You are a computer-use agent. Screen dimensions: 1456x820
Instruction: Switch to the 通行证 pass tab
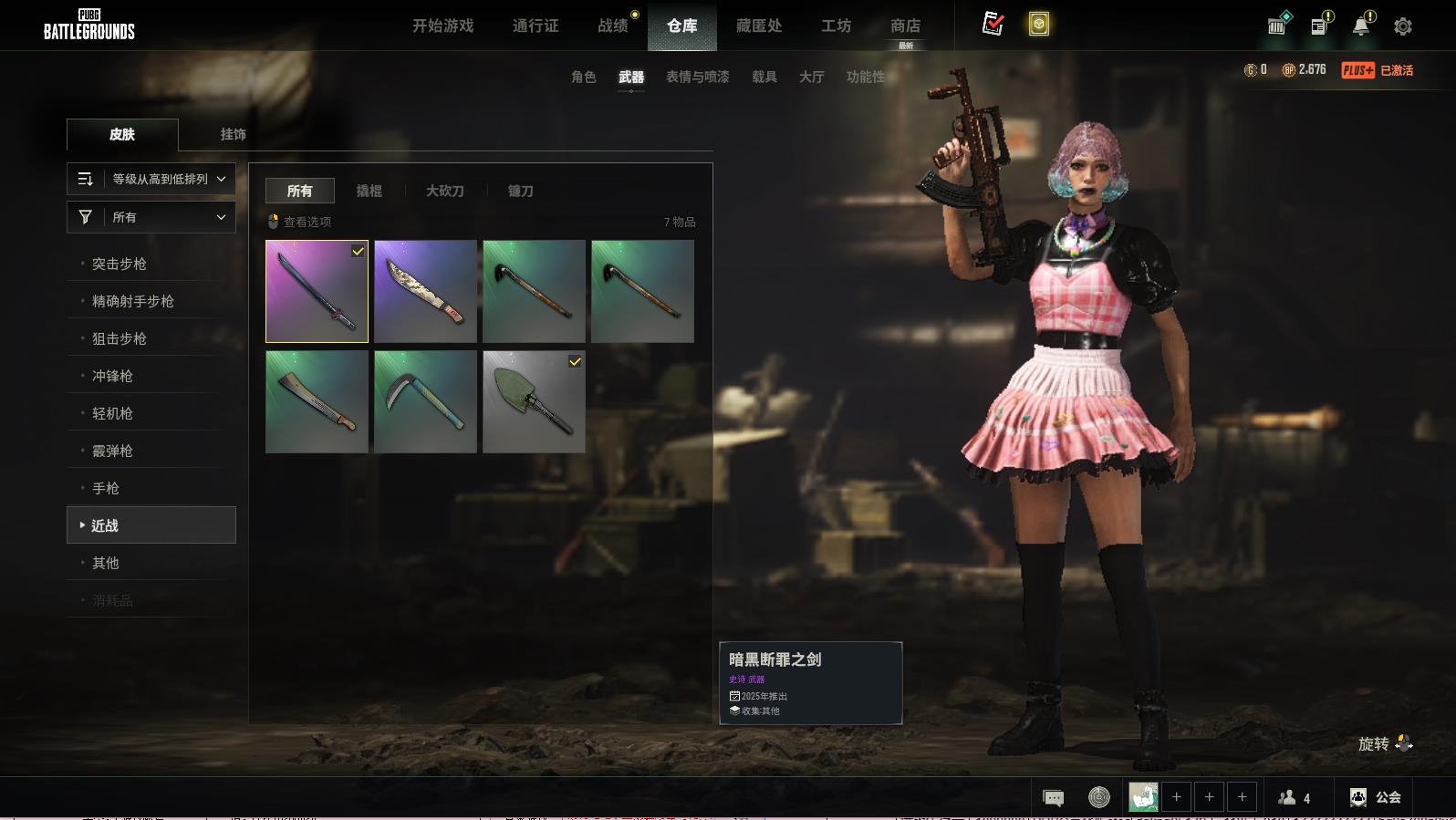(x=536, y=26)
